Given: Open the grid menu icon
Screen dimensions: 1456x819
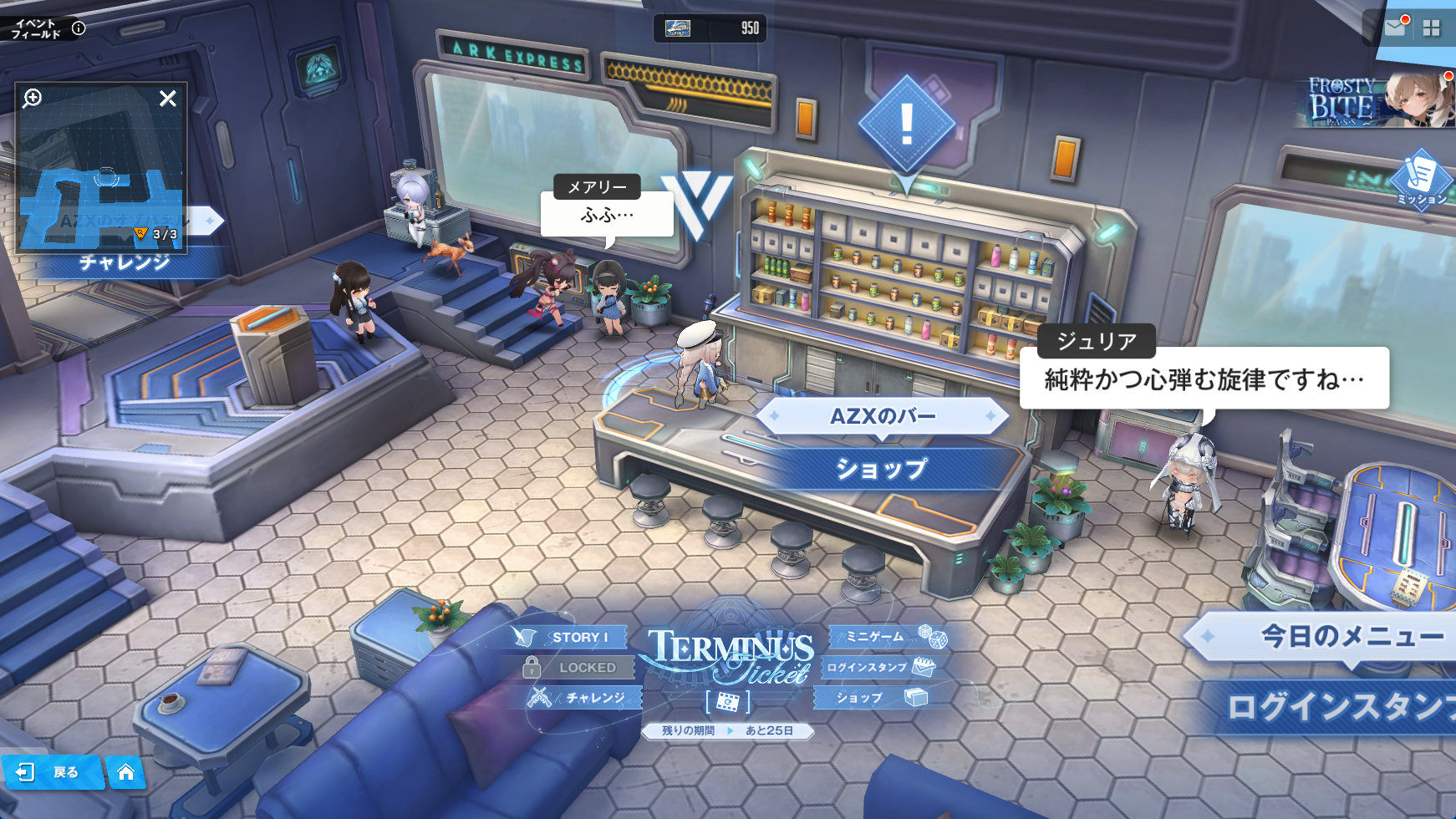Looking at the screenshot, I should click(x=1431, y=28).
